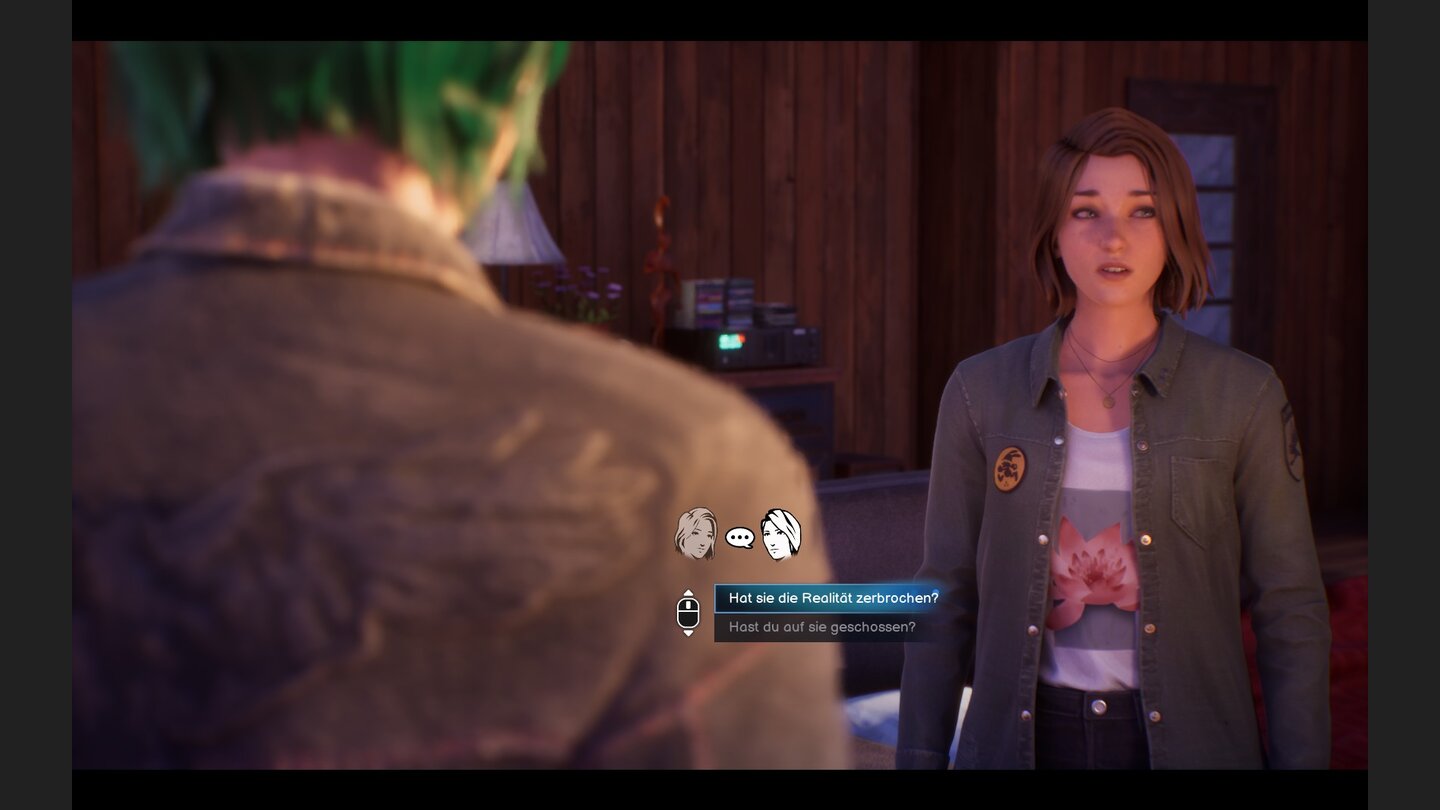Click the round patch on Alex's jacket
The image size is (1440, 810).
pos(1012,467)
